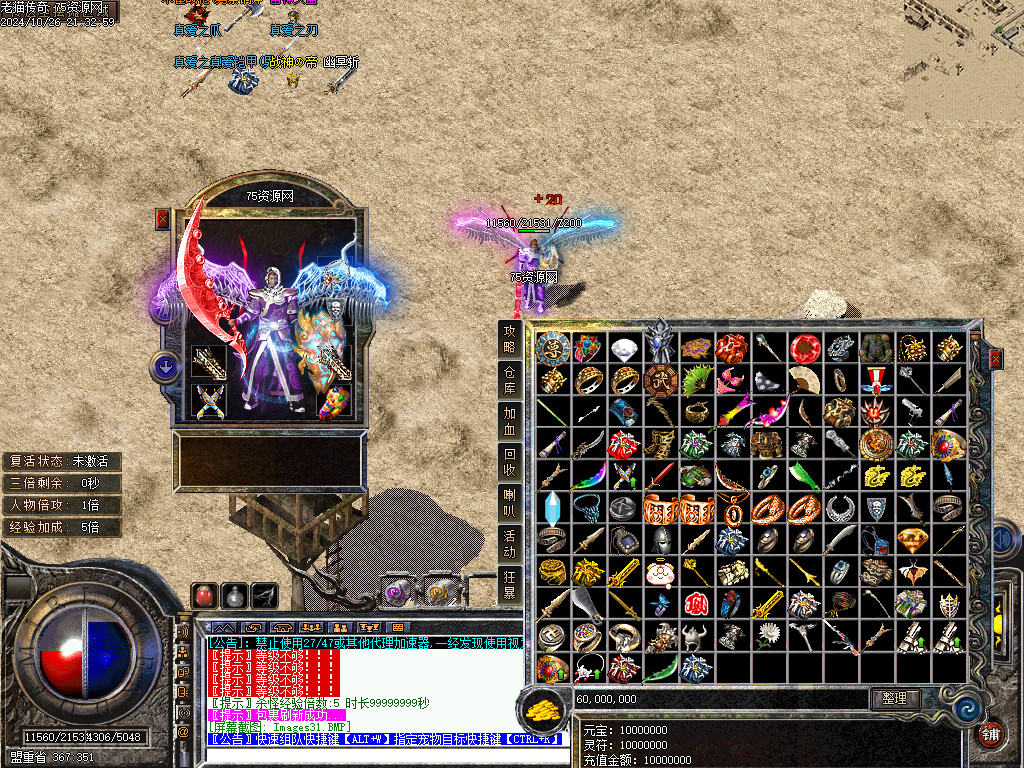Click the pink pig item in the bag
The width and height of the screenshot is (1024, 768).
[660, 573]
